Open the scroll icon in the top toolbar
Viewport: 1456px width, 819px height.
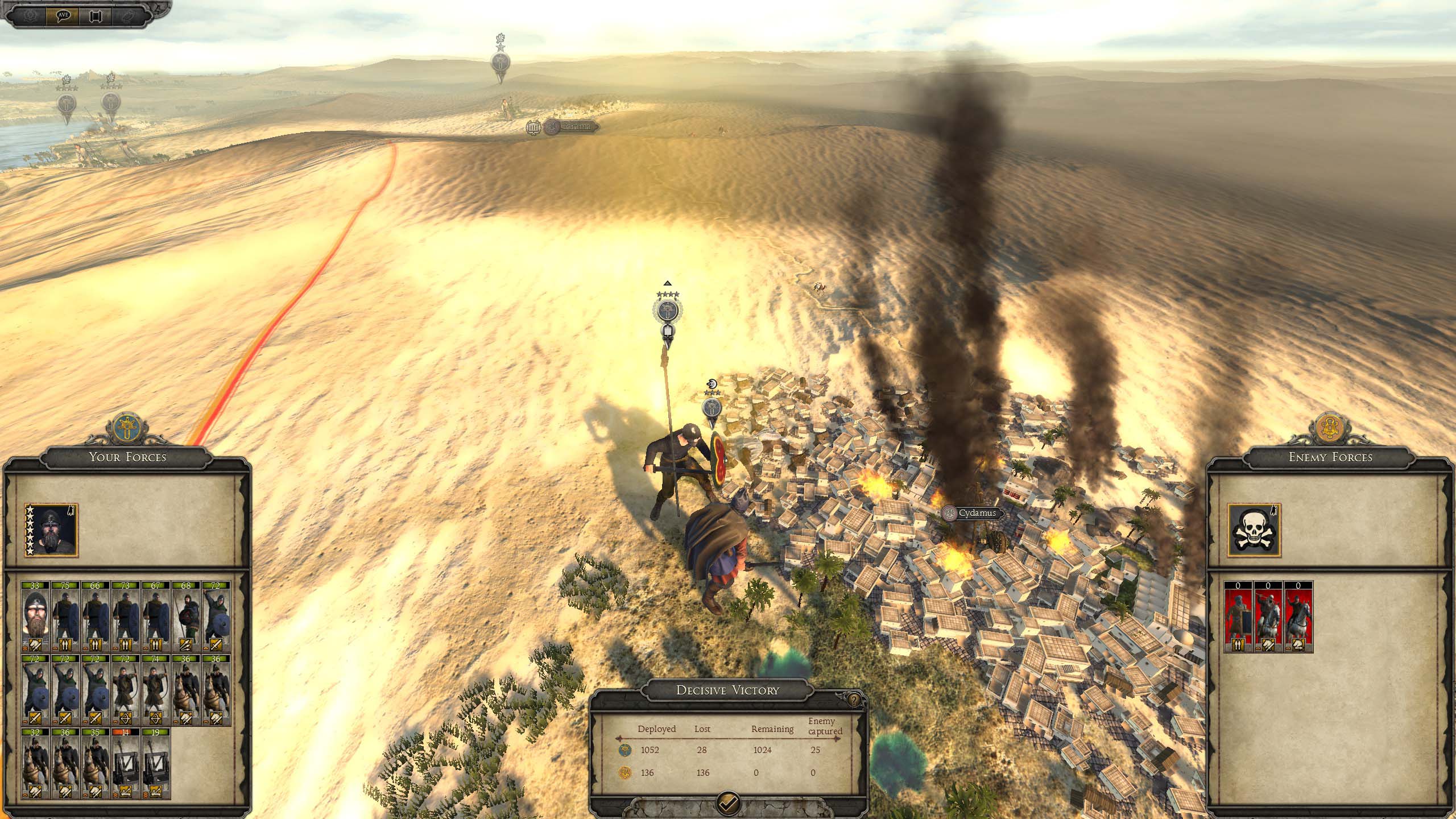96,15
